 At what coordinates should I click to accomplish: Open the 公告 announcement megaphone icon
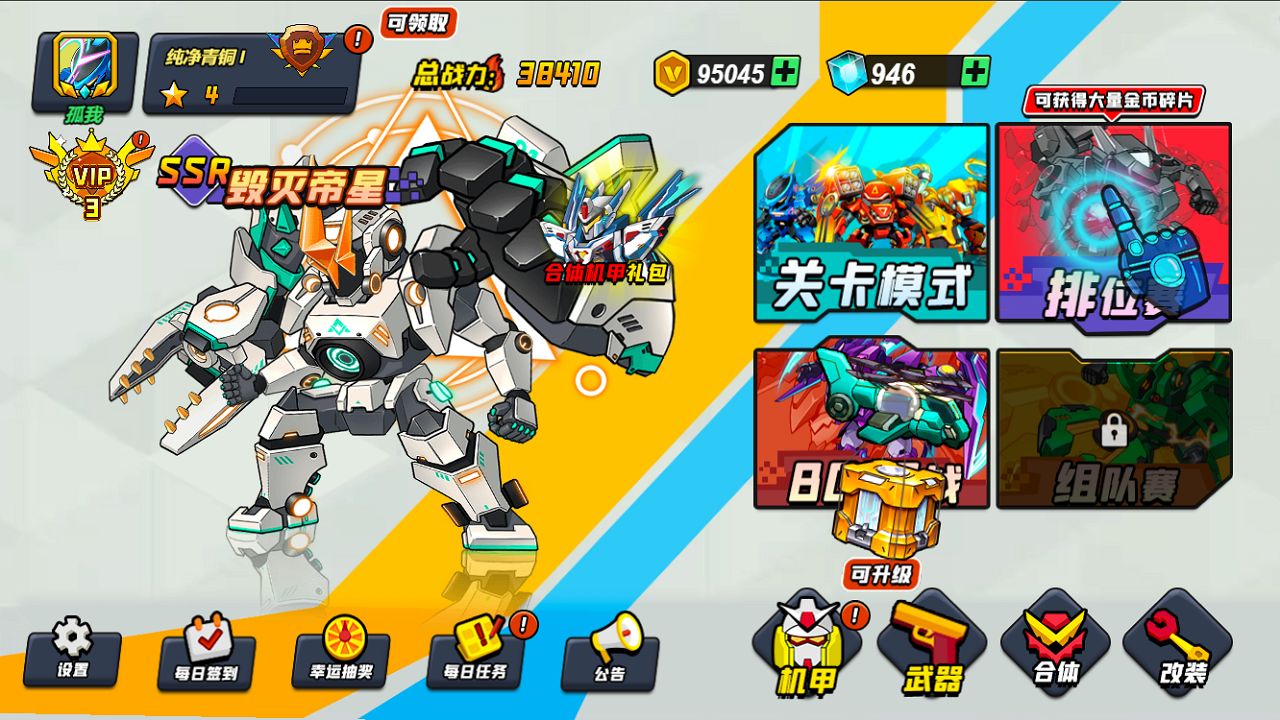[x=612, y=662]
